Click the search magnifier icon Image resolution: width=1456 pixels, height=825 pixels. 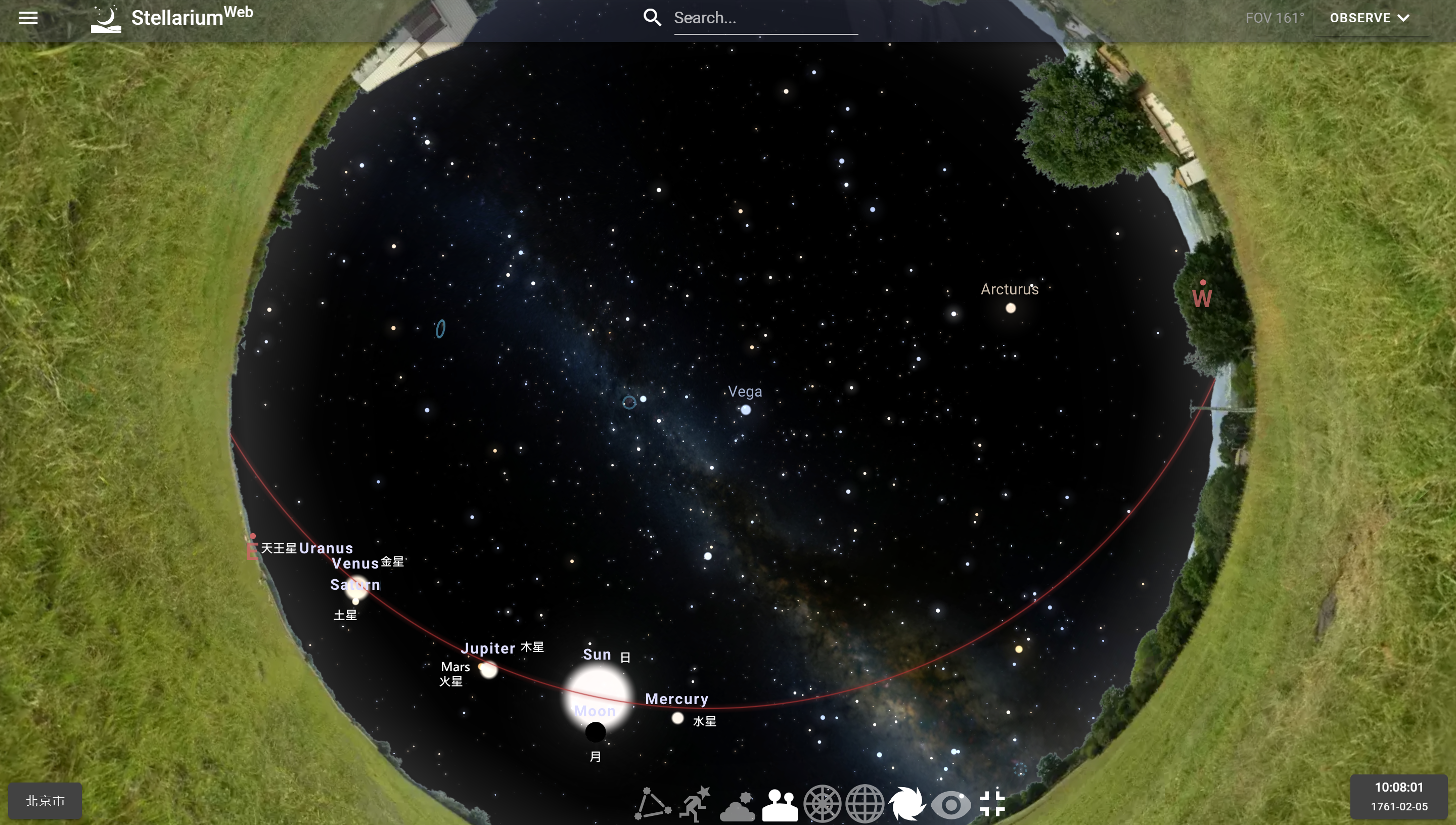click(652, 18)
